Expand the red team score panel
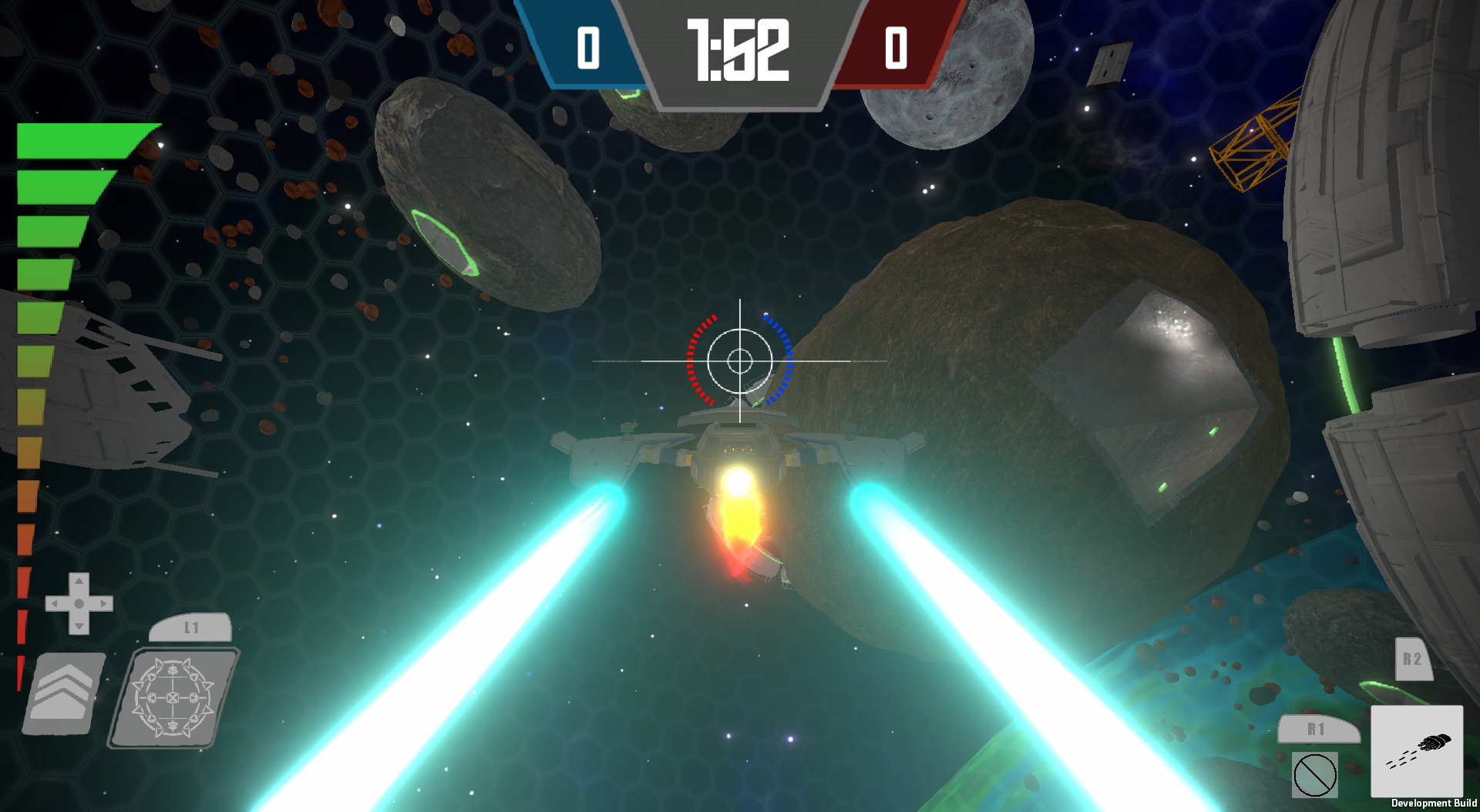 point(894,46)
